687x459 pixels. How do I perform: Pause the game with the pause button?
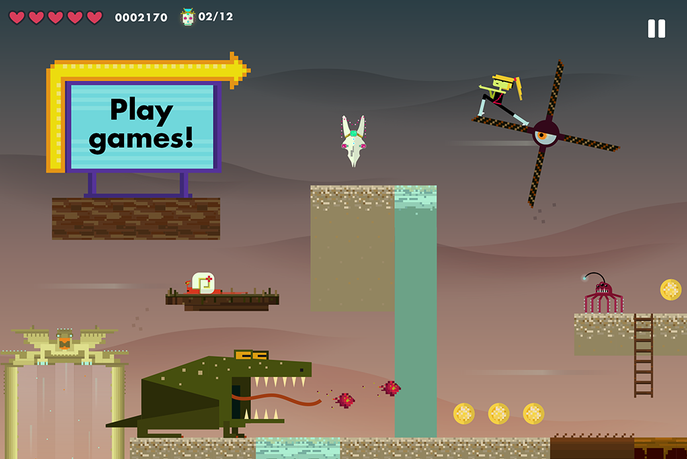656,29
